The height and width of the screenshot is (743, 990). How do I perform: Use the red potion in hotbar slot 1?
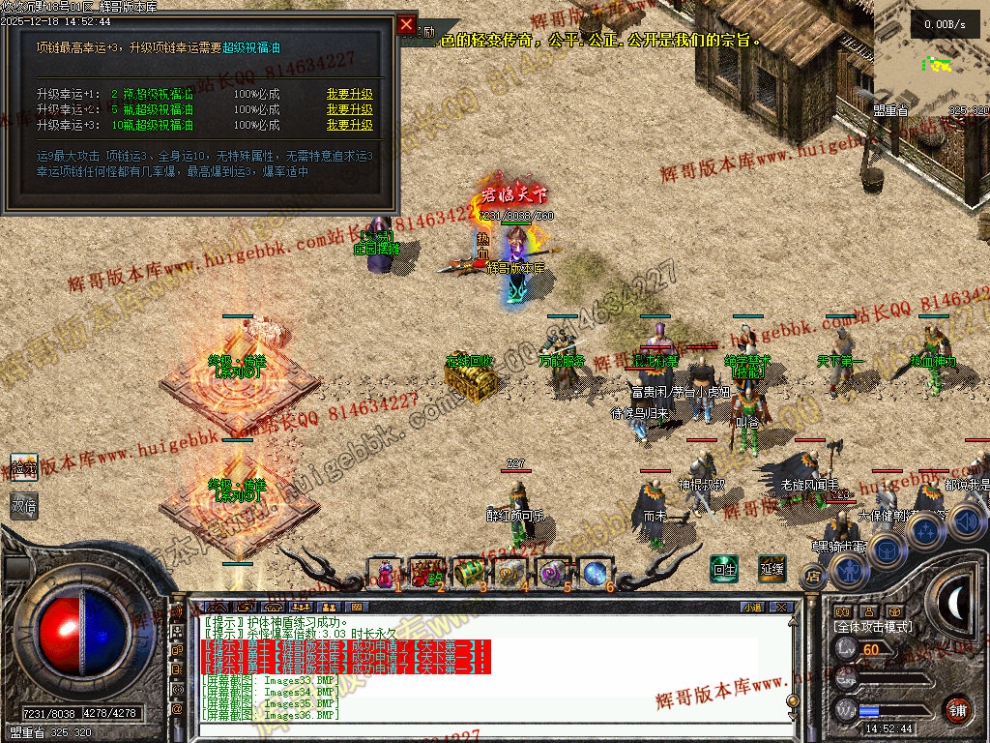click(x=385, y=573)
